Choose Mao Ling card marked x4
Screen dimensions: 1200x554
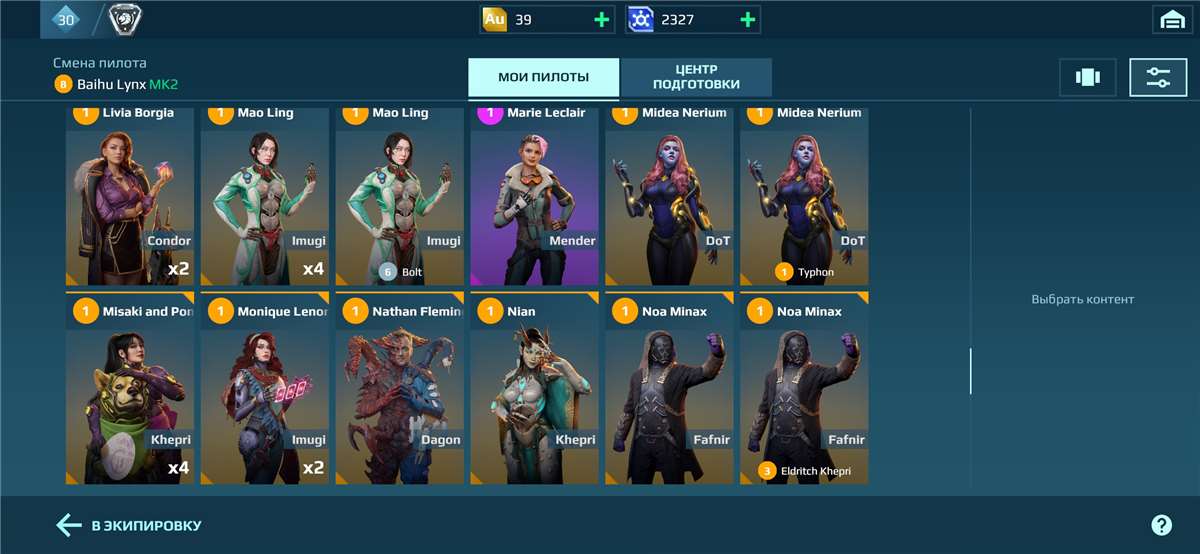point(265,200)
